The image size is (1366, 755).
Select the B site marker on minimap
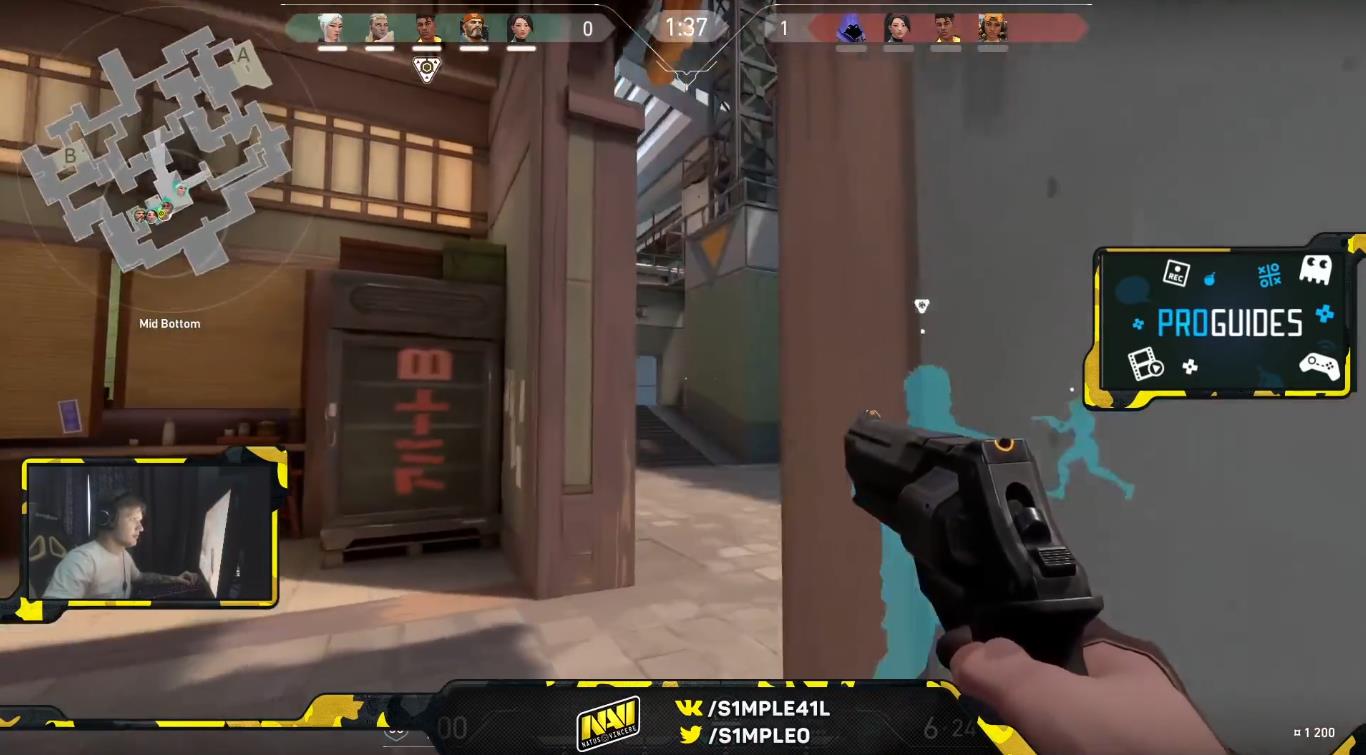click(x=71, y=155)
